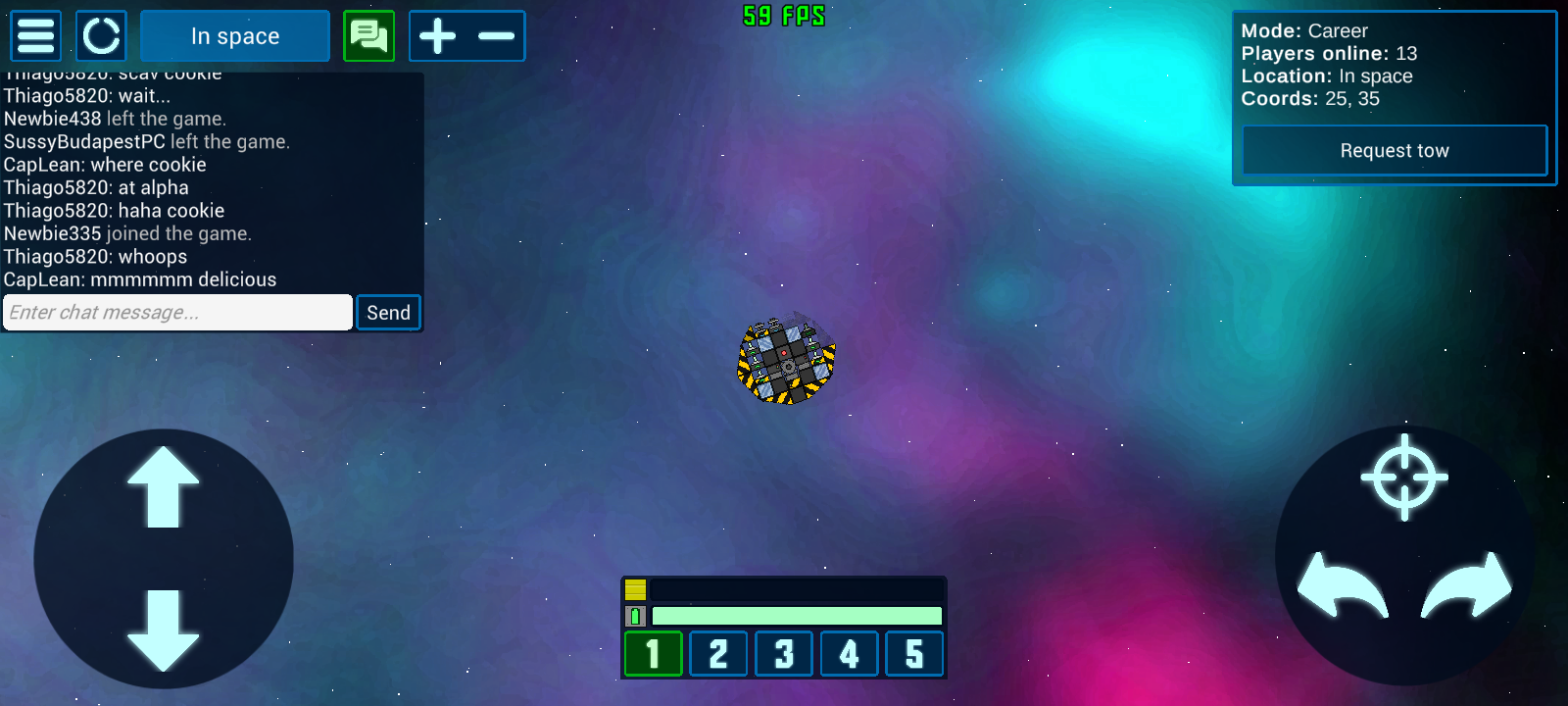Switch to weapon group 3
The image size is (1568, 706).
(784, 654)
